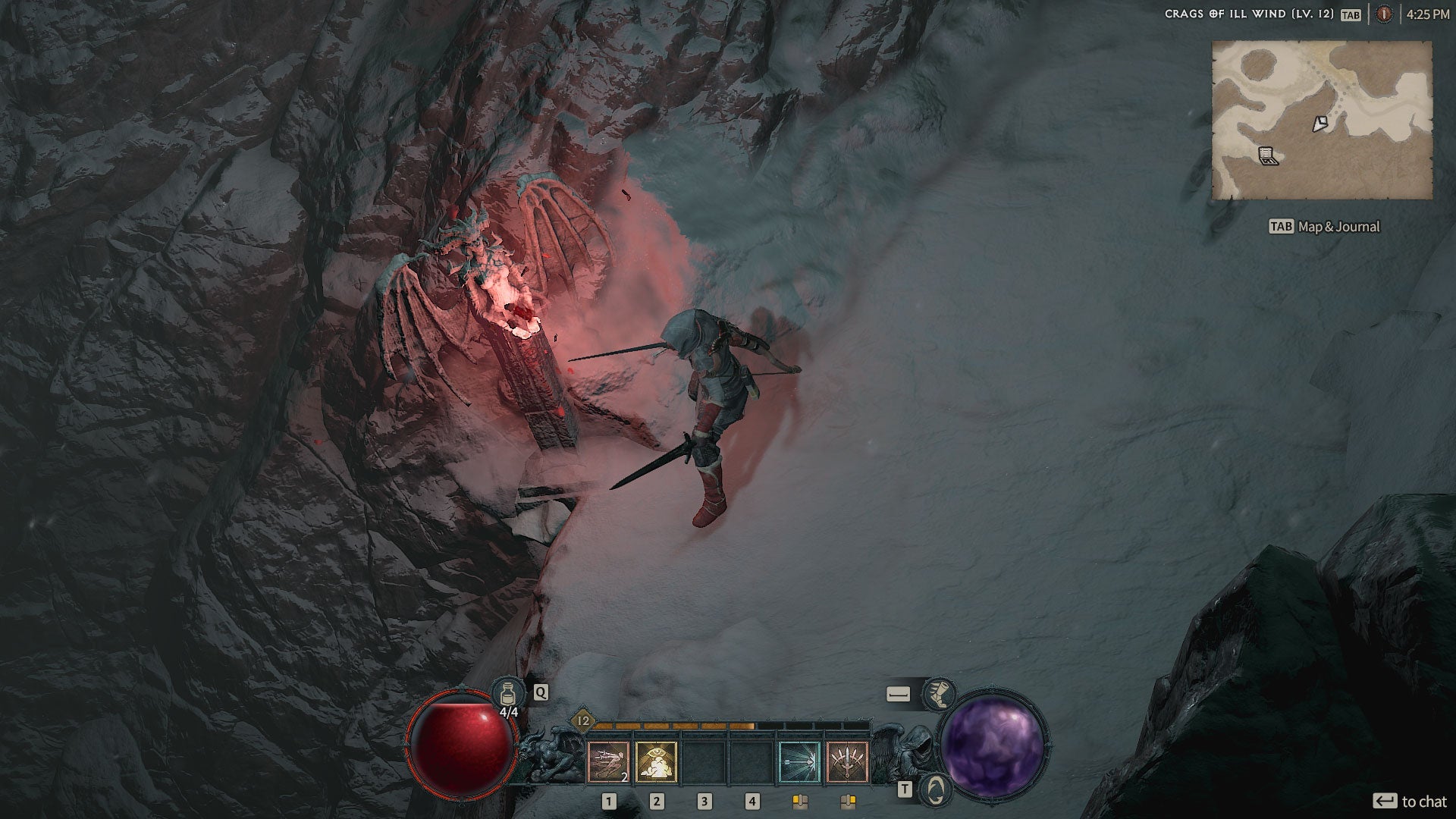Activate the winged boot evade icon
This screenshot has width=1456, height=819.
(x=939, y=694)
